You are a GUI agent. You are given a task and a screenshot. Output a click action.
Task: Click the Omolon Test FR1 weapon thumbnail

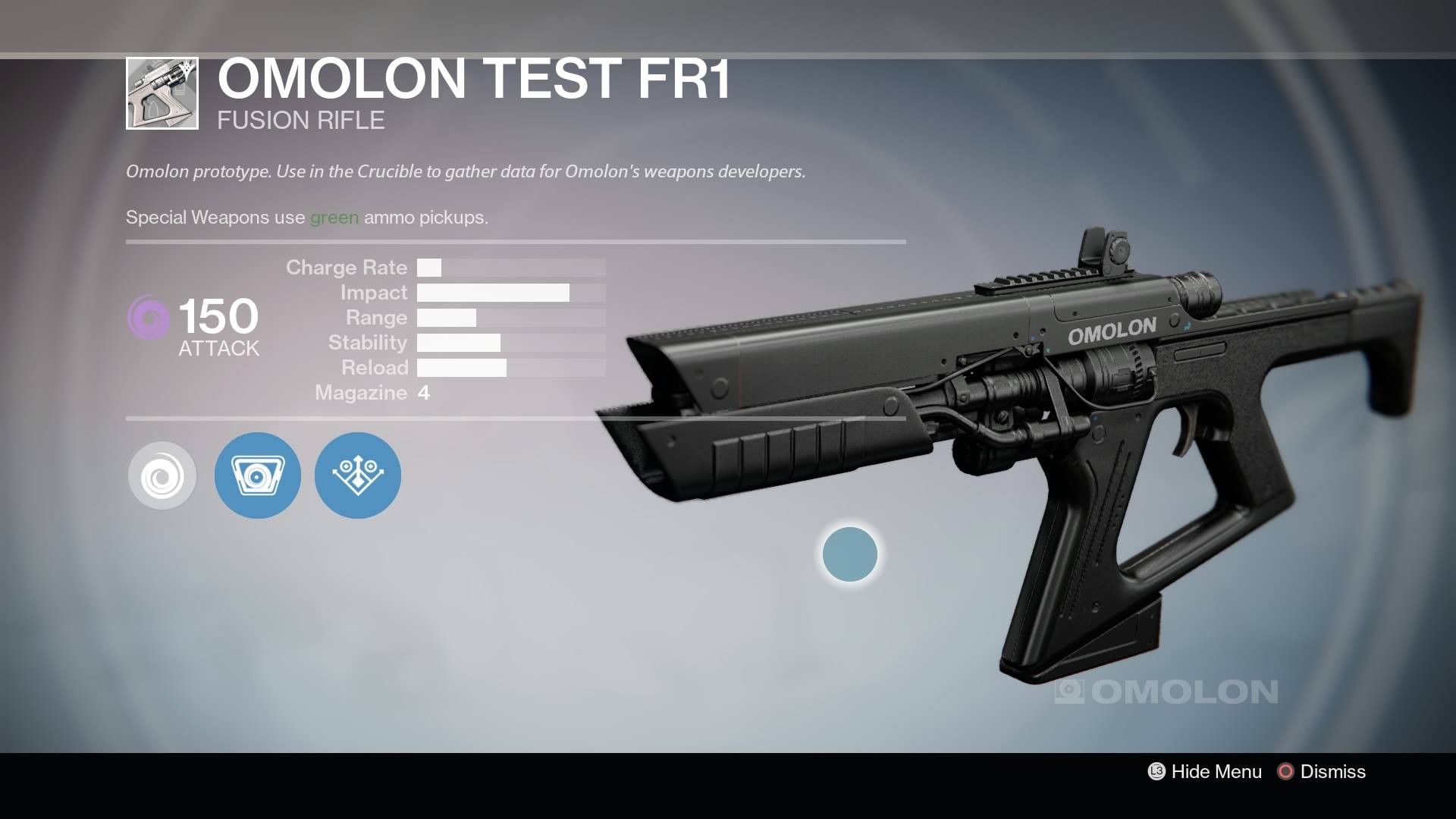162,93
